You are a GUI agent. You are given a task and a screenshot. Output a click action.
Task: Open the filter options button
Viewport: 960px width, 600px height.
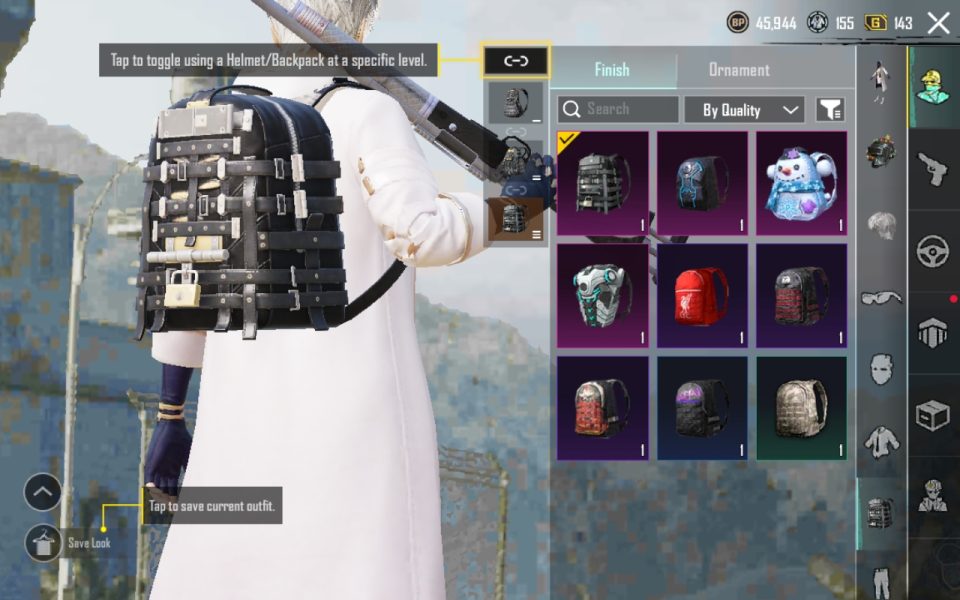tap(830, 110)
